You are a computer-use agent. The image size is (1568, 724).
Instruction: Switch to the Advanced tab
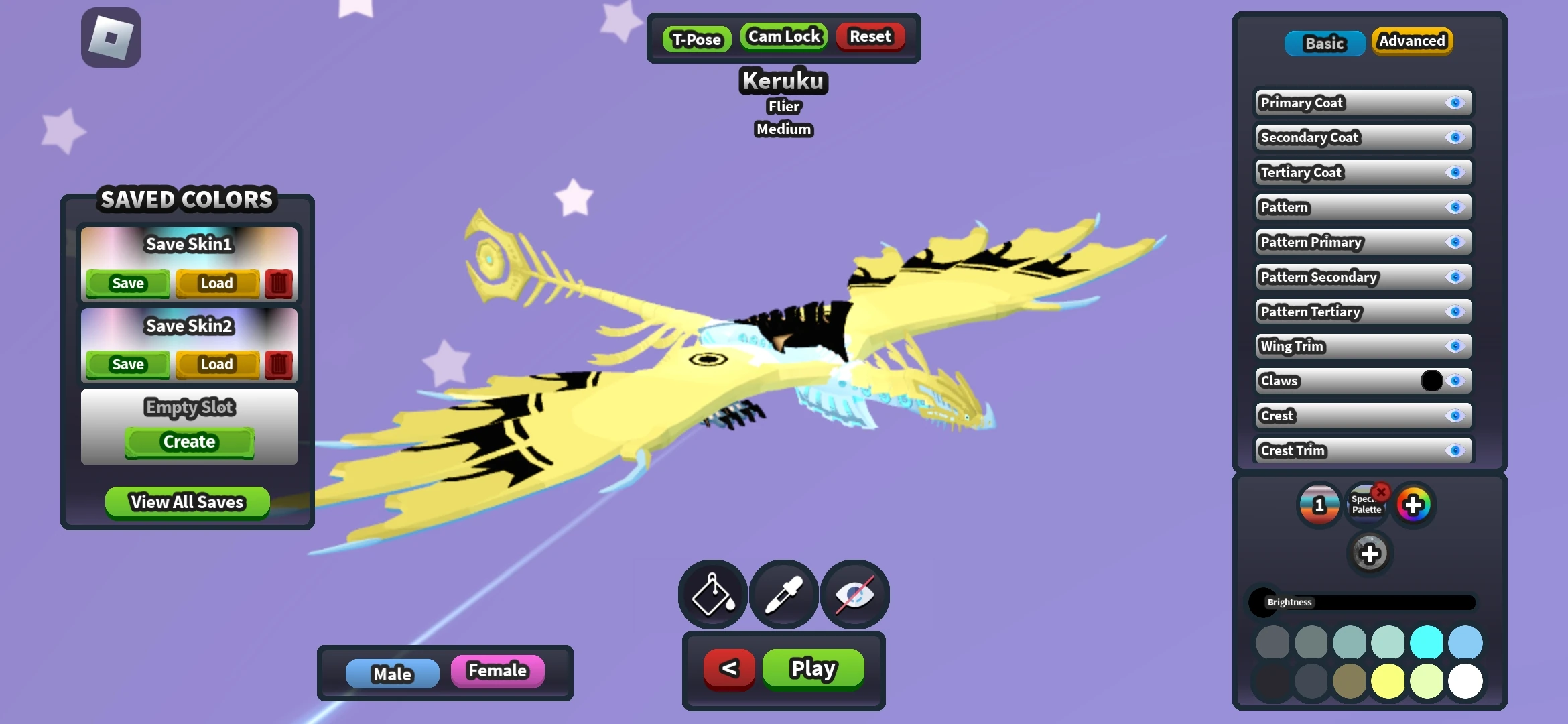[x=1412, y=41]
